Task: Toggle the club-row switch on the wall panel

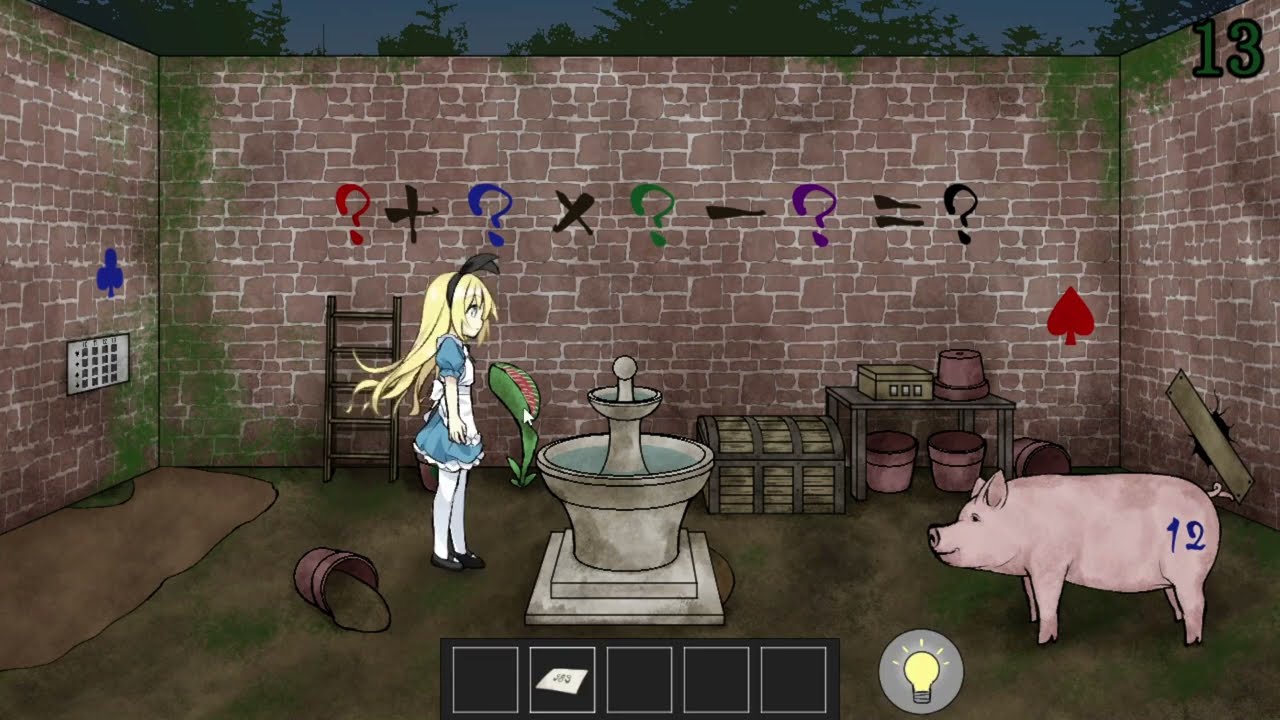Action: [x=86, y=385]
